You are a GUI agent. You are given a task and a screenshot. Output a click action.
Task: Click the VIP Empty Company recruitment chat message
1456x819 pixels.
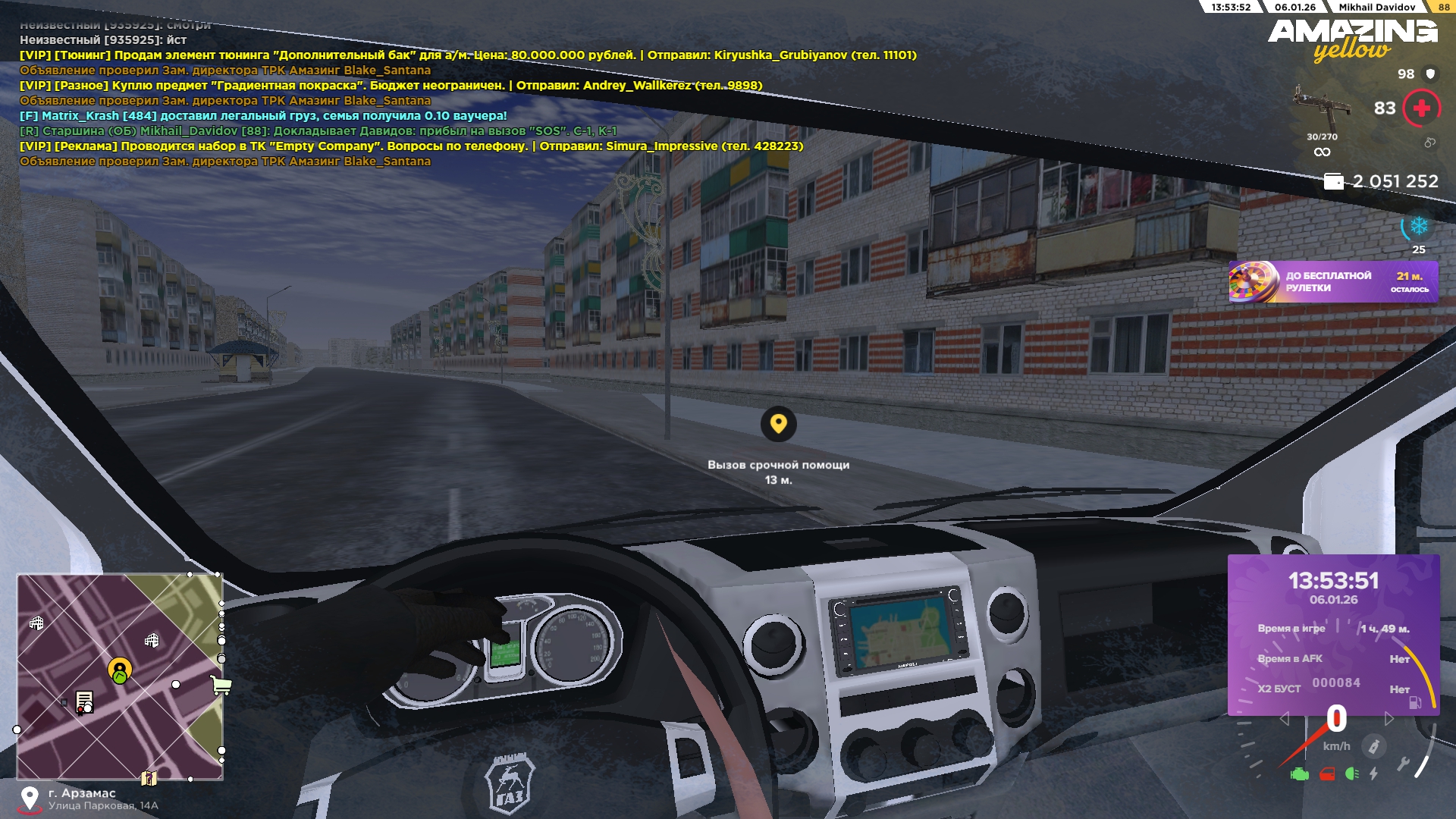pyautogui.click(x=411, y=146)
